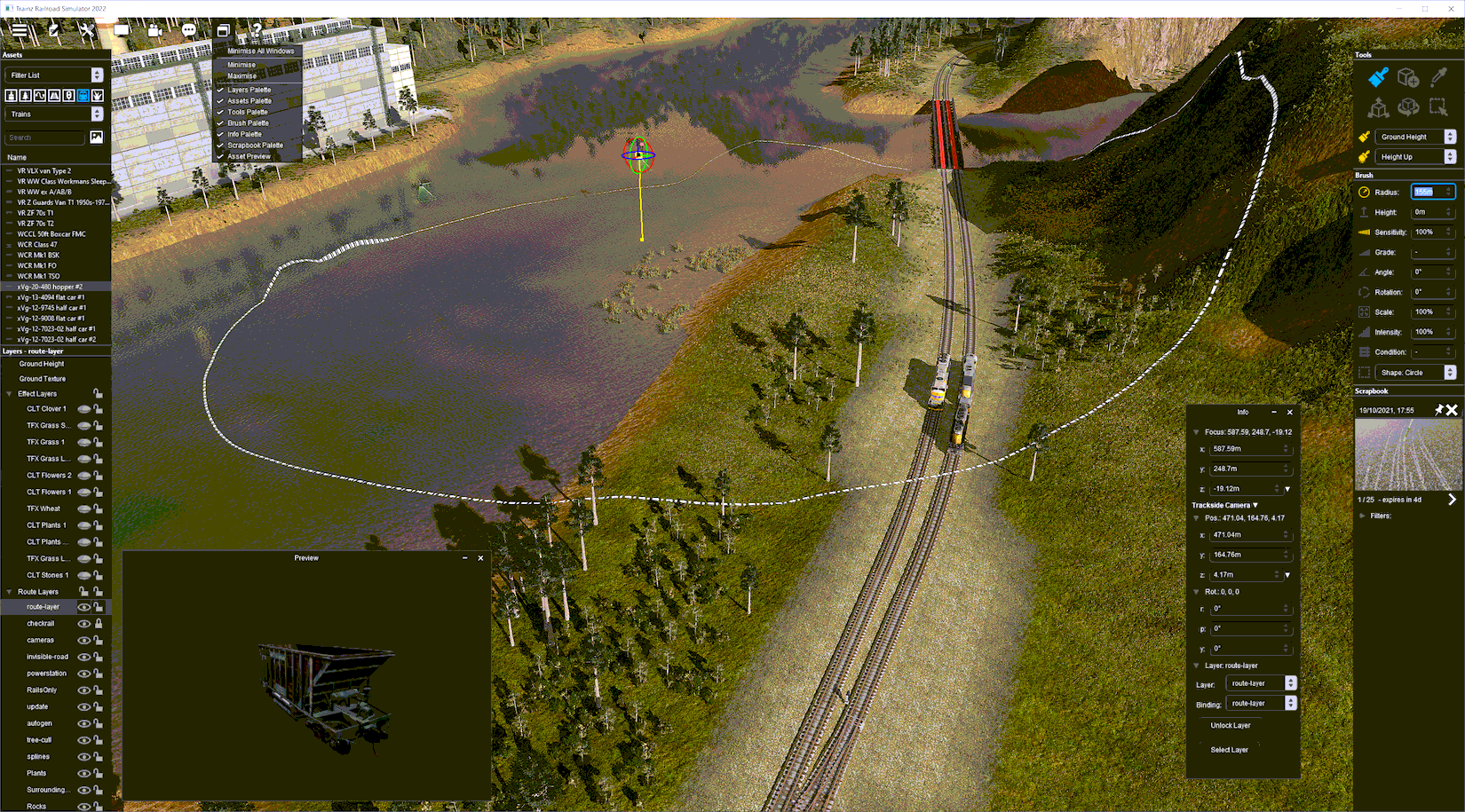Hide the TFX Wheat effect layer
This screenshot has width=1465, height=812.
(x=84, y=508)
